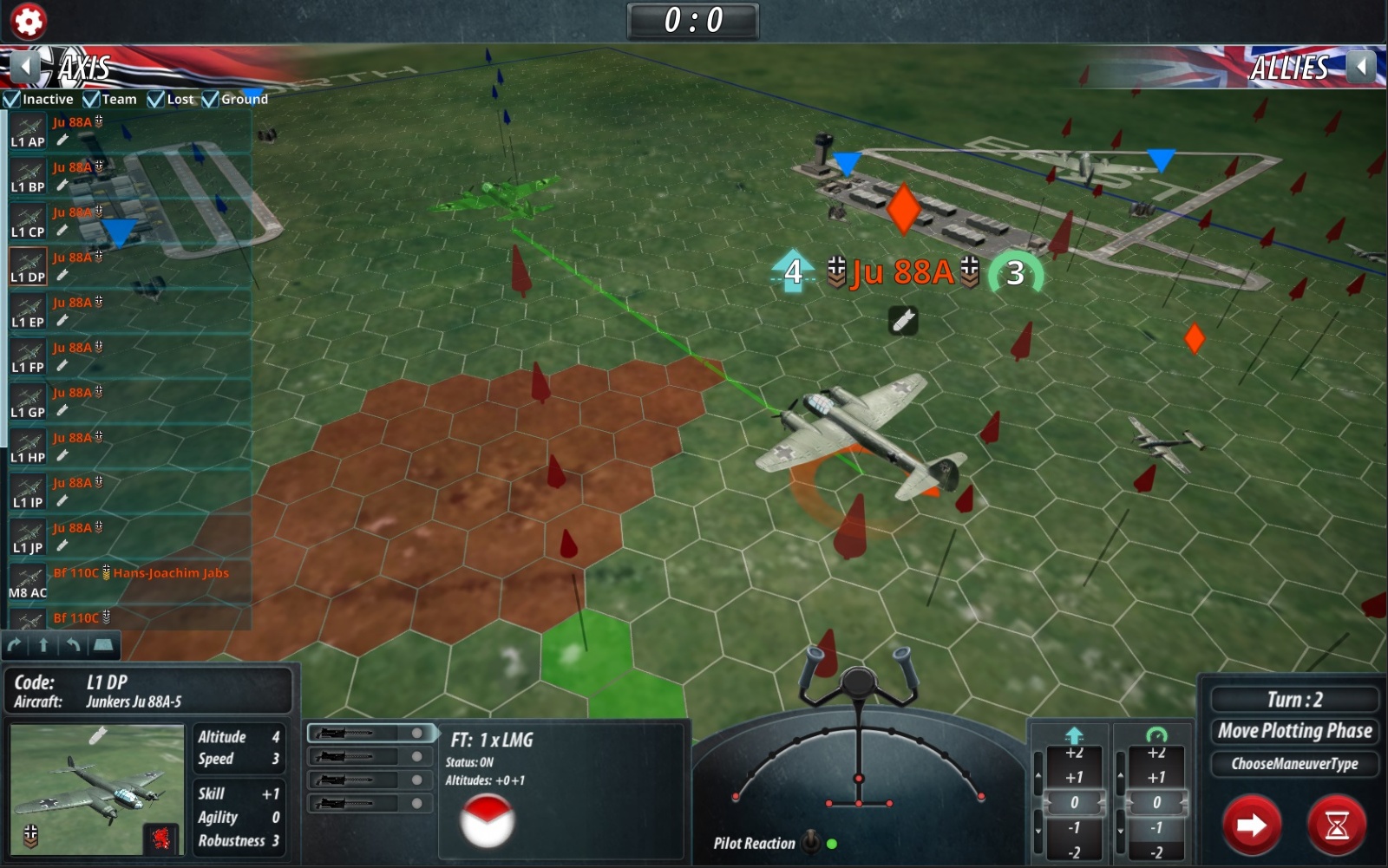Pick the L1 JP Ju 88A entry
Screen dimensions: 1388x868
coord(130,538)
